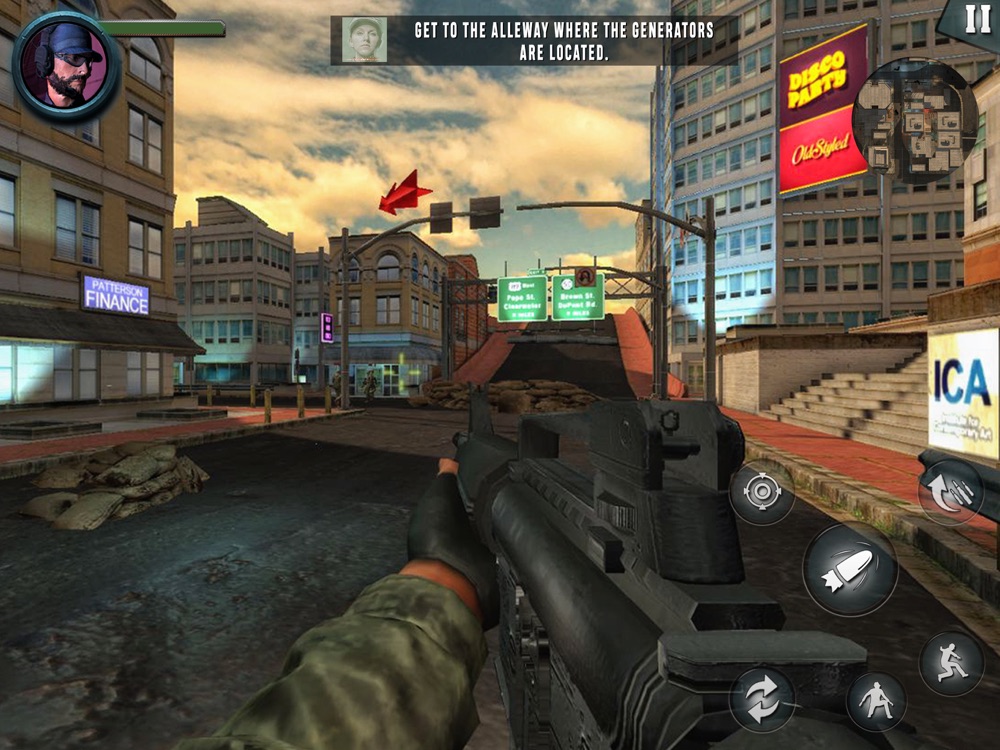Switch weapon with the swap-arrows button
This screenshot has height=750, width=1000.
(x=762, y=699)
